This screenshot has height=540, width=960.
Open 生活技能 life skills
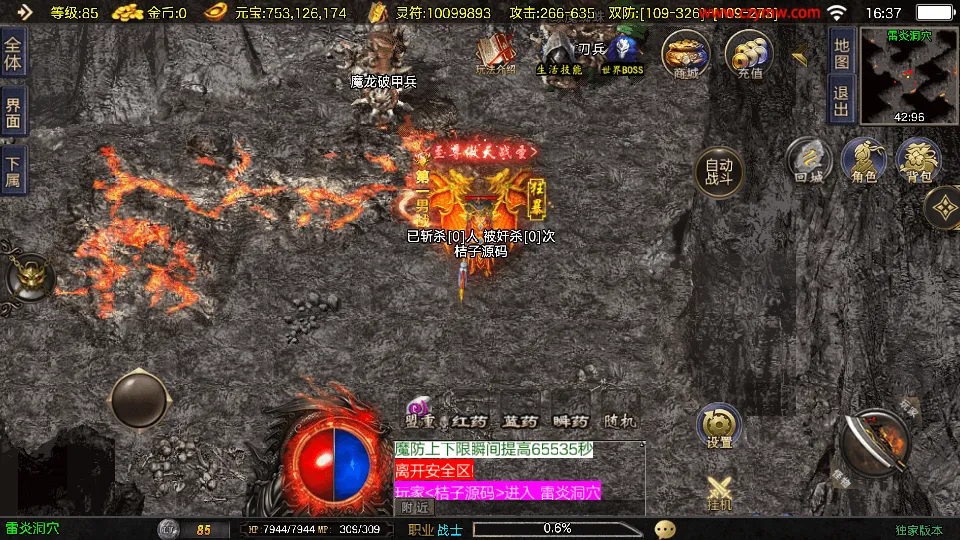[559, 54]
